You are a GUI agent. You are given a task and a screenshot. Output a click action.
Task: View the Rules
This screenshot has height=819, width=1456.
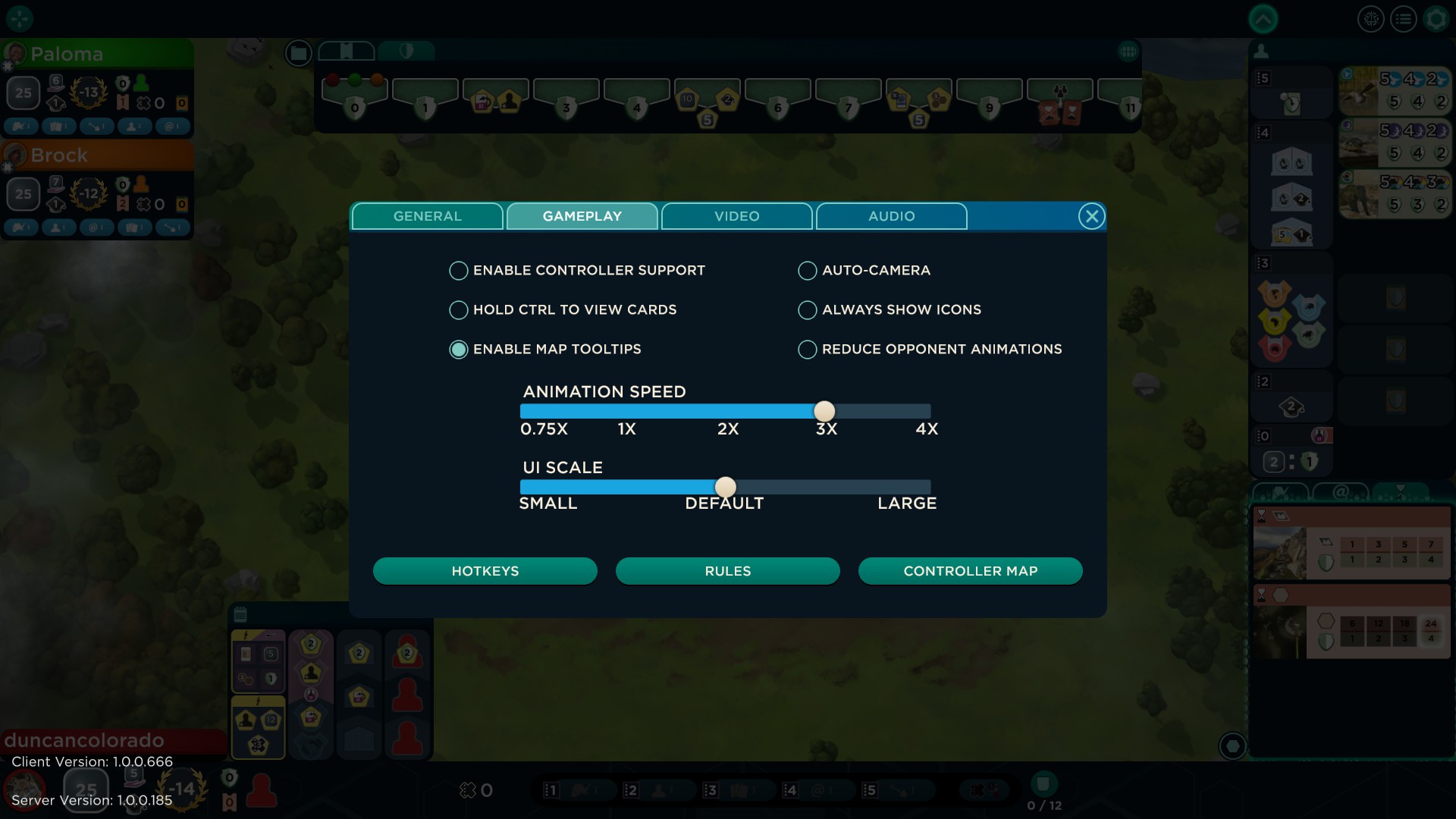727,571
